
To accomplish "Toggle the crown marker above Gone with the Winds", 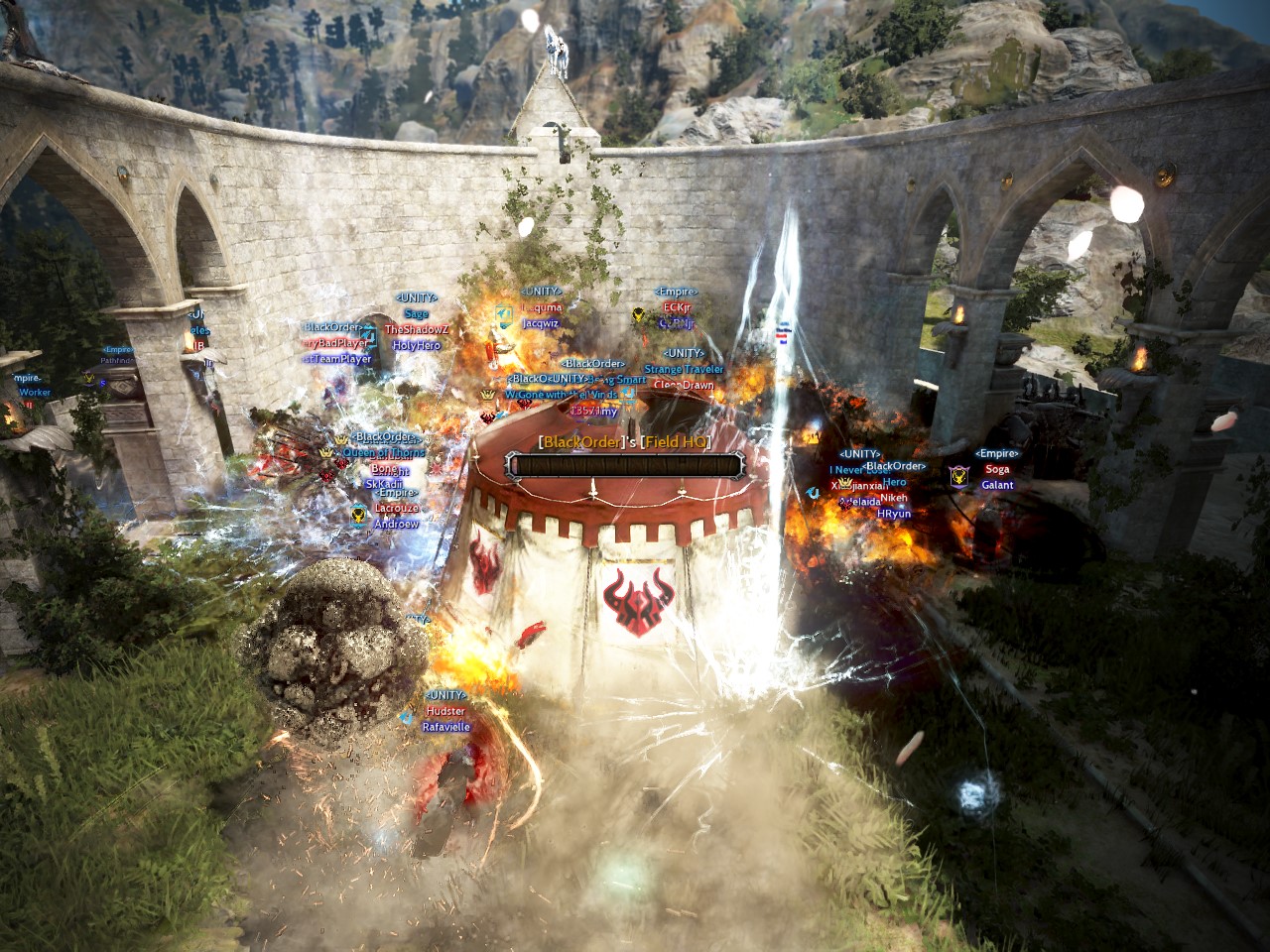I will point(487,395).
